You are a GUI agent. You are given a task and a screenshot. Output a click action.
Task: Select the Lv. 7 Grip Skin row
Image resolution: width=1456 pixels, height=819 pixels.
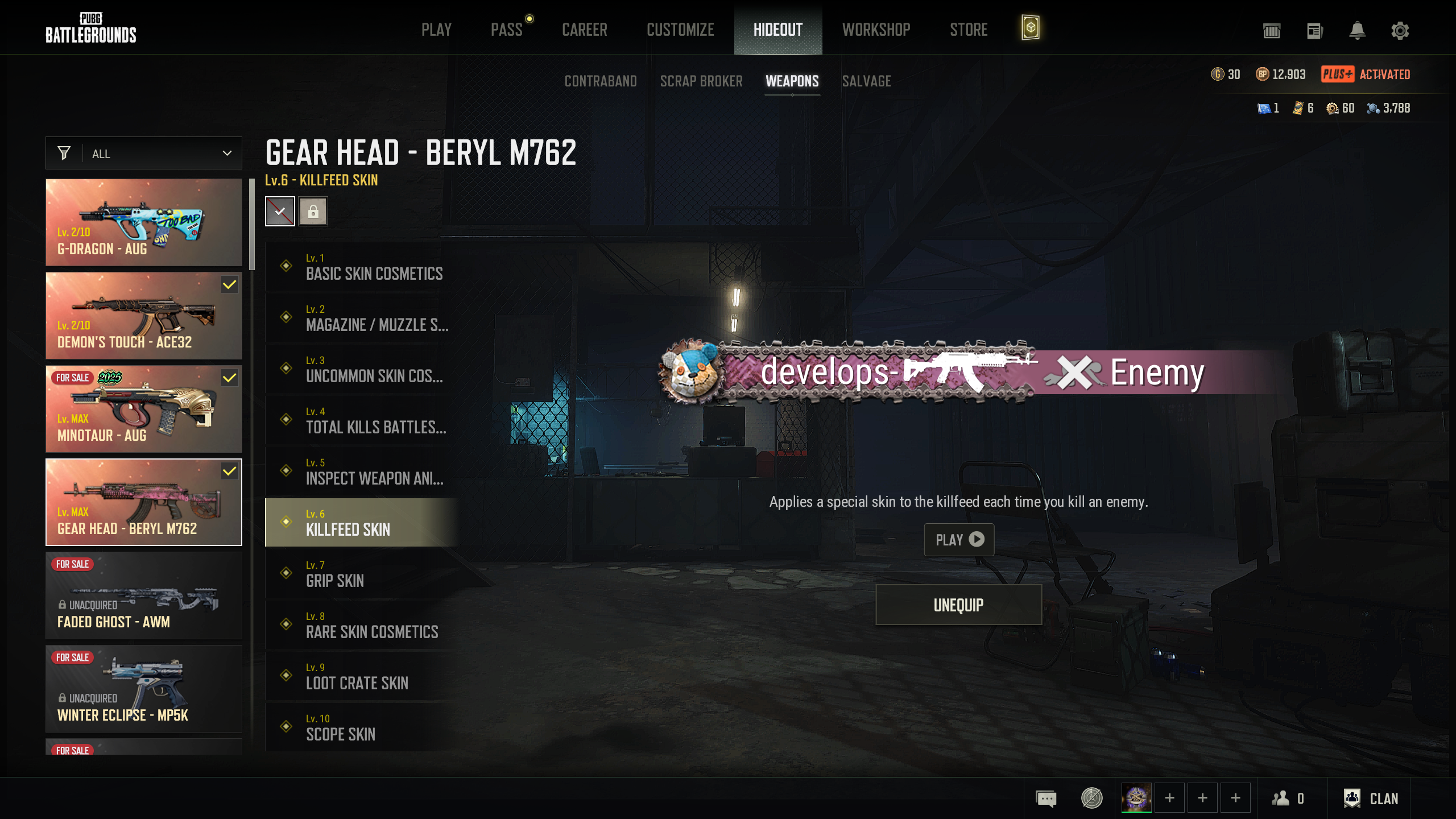coord(362,573)
